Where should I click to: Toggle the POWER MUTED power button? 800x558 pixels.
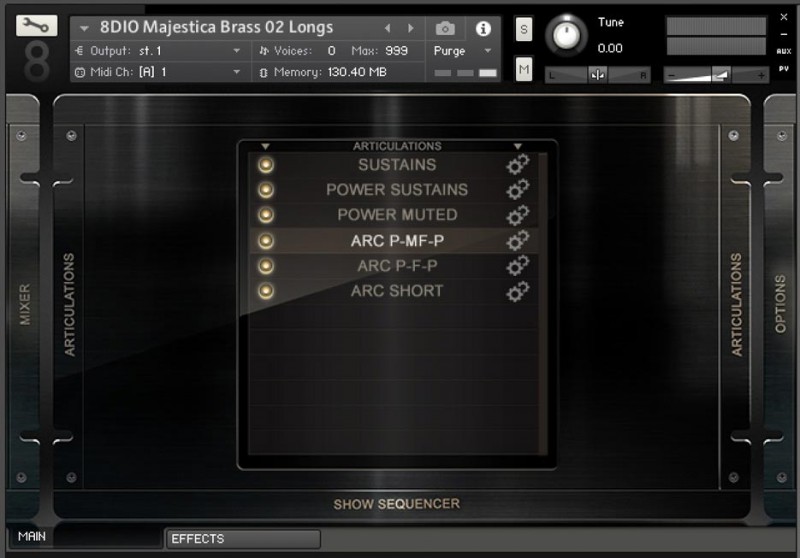(266, 215)
